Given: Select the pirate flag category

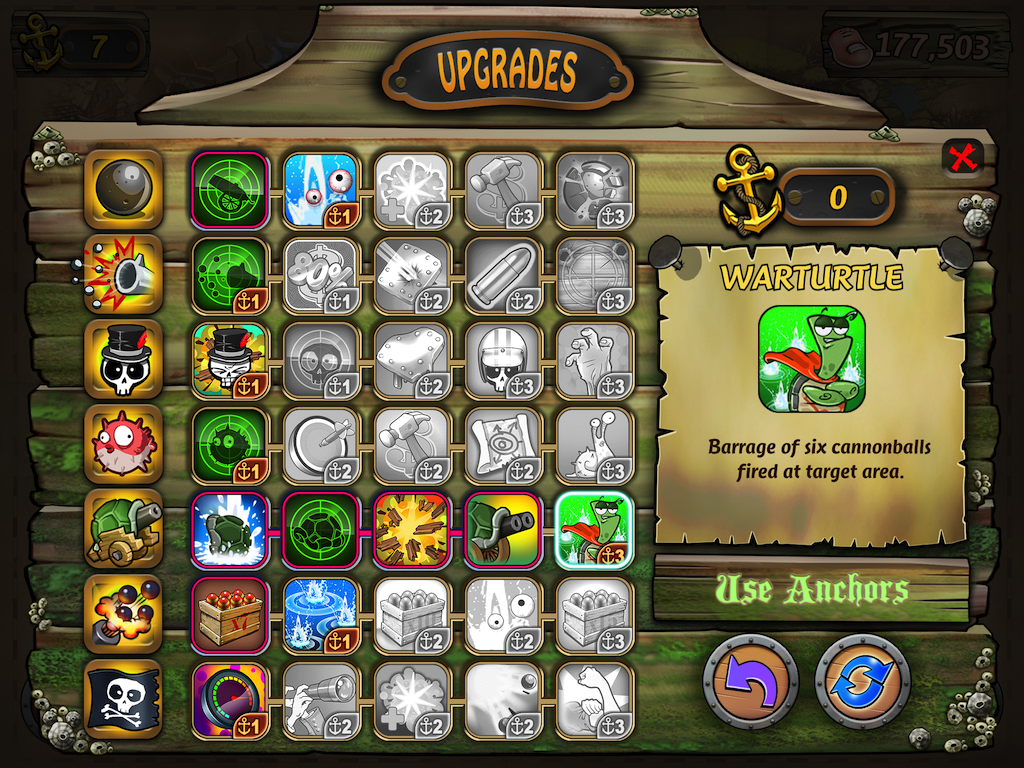Looking at the screenshot, I should [x=124, y=699].
